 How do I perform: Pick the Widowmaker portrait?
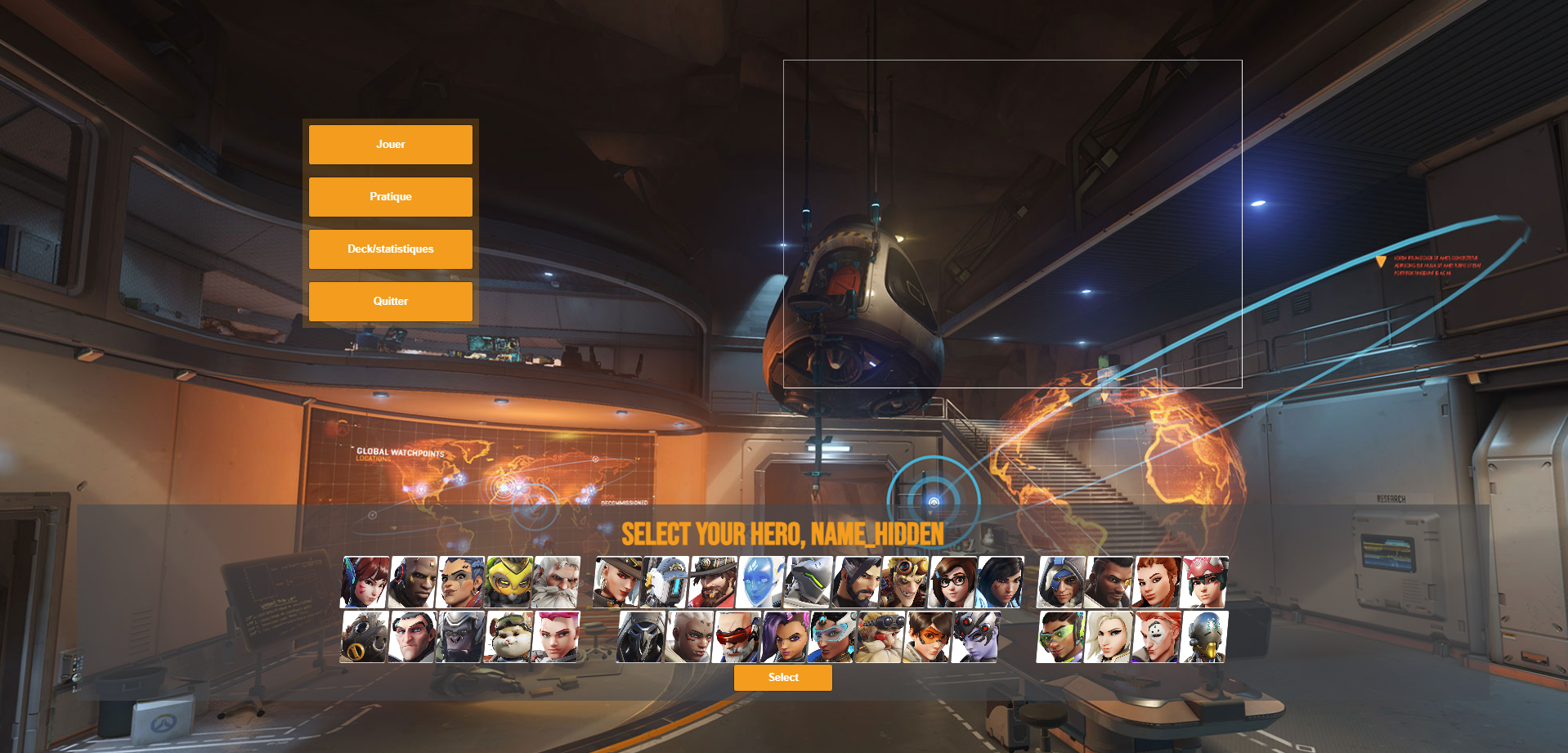975,637
